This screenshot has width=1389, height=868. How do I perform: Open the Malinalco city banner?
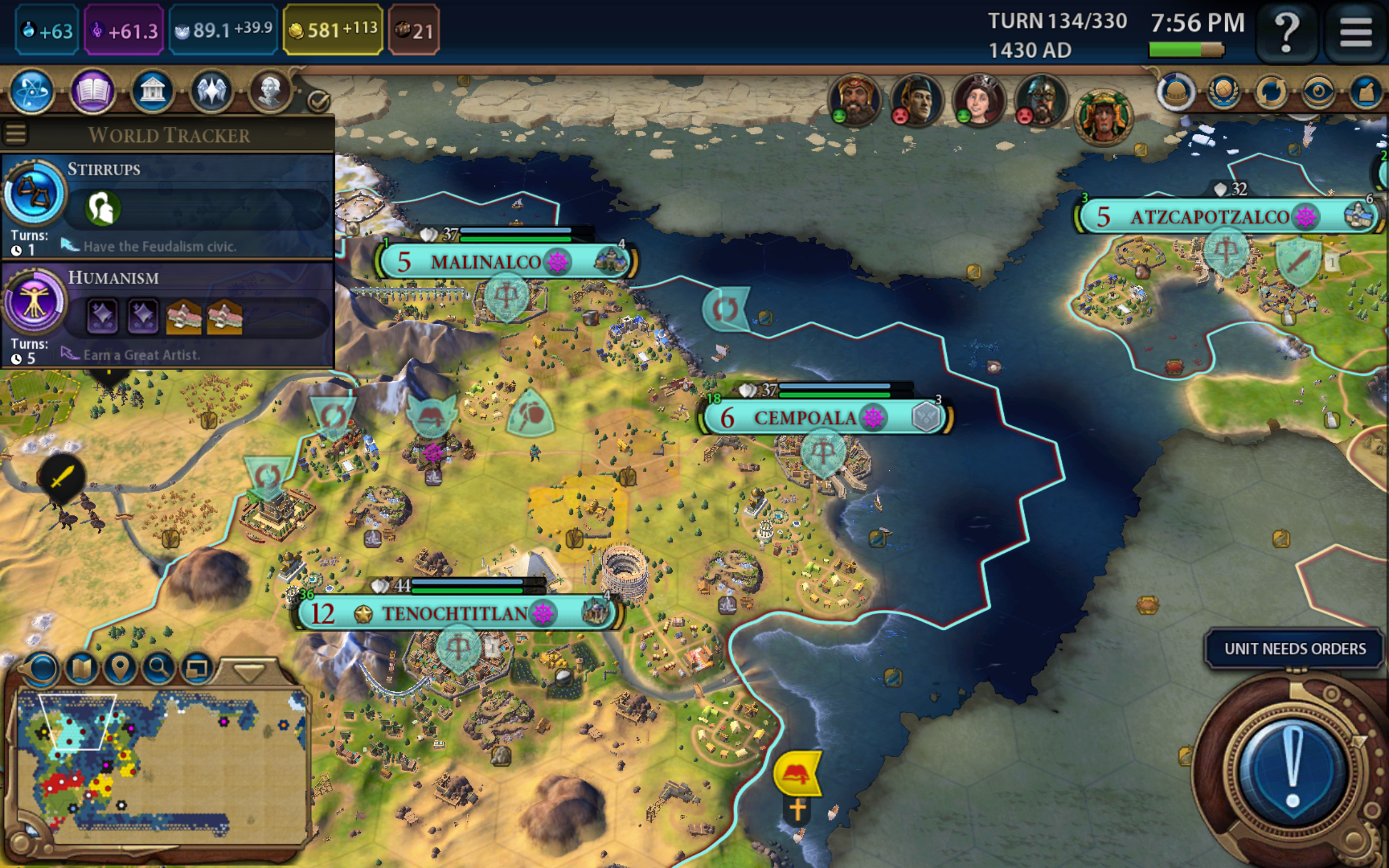(486, 262)
